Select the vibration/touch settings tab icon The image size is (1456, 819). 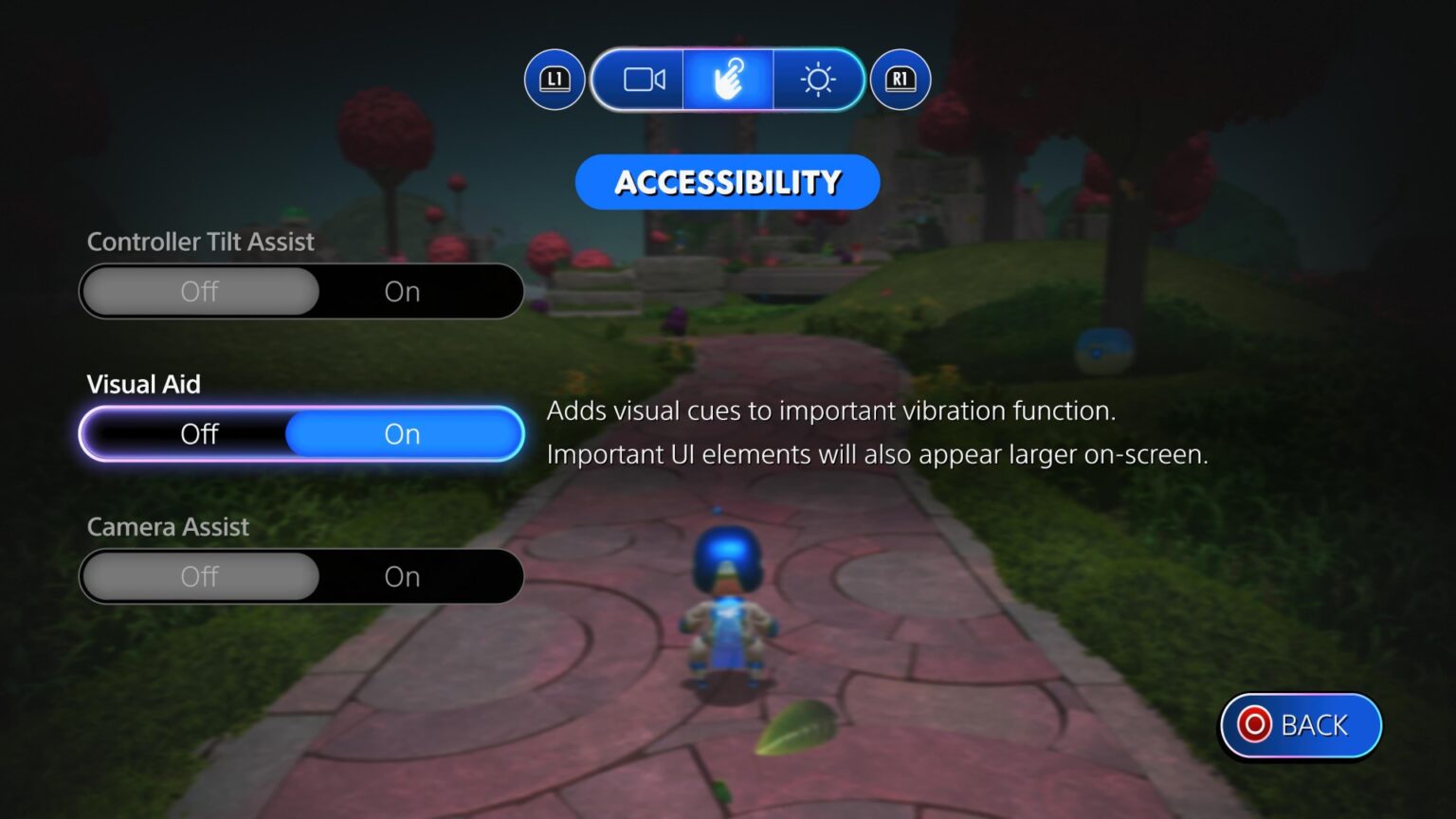[x=728, y=80]
